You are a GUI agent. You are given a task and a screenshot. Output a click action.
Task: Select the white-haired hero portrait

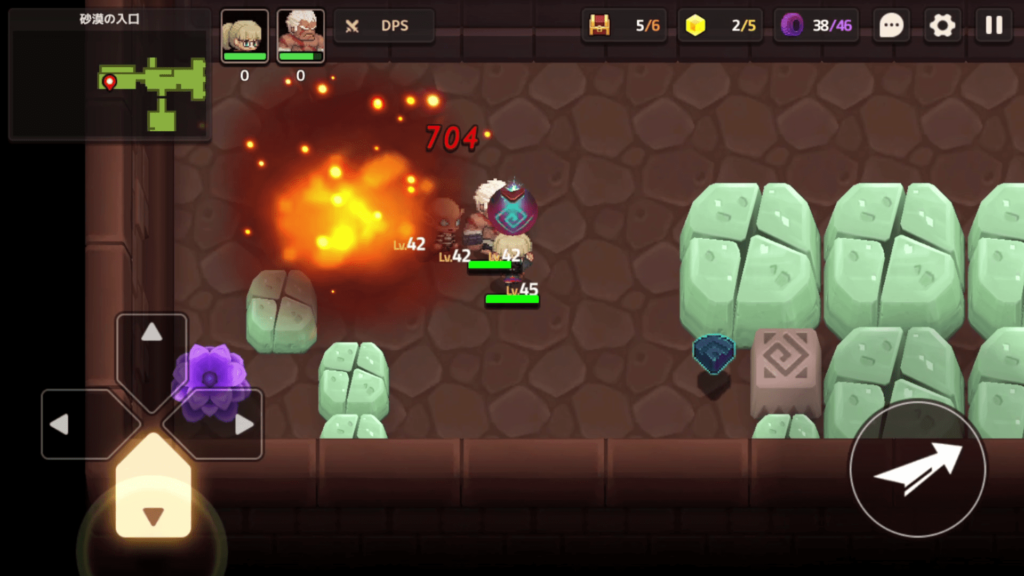tap(300, 36)
